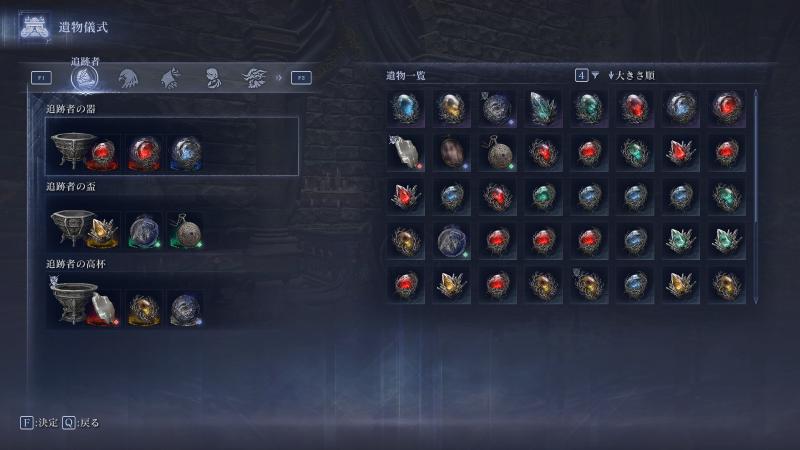
Task: Pick the brown oval relic in 遺物一覧
Action: pyautogui.click(x=452, y=152)
